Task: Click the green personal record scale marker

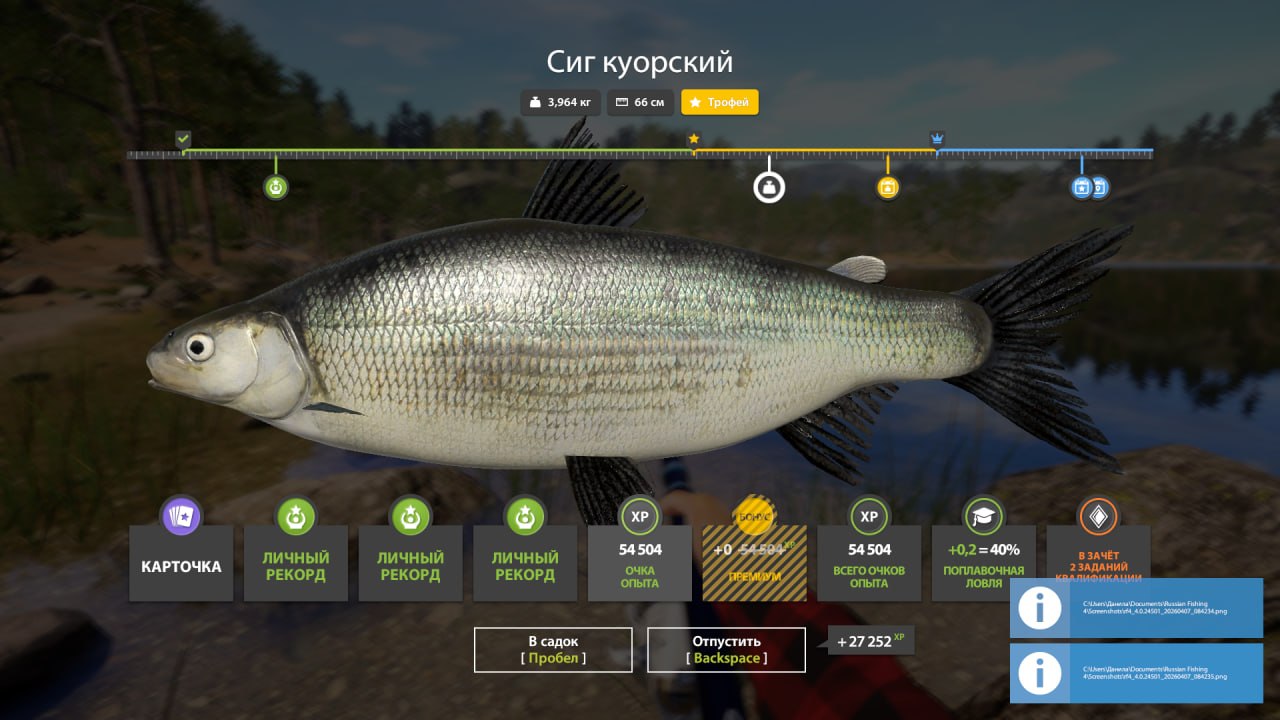Action: pyautogui.click(x=276, y=187)
